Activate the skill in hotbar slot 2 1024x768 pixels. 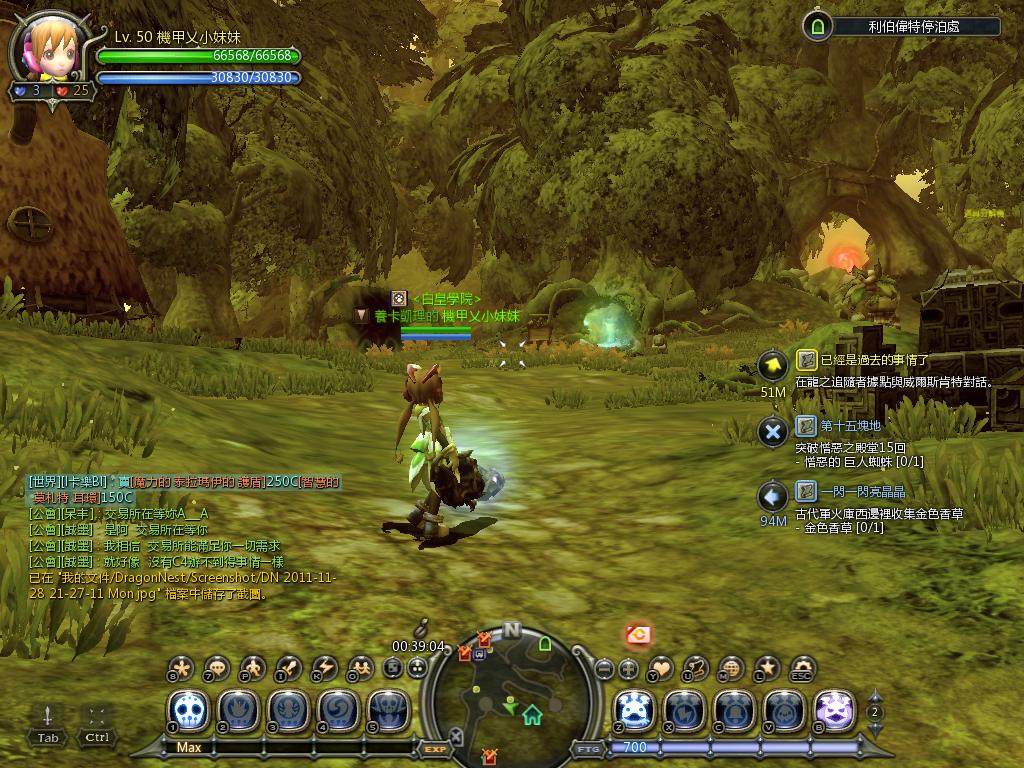pyautogui.click(x=238, y=712)
